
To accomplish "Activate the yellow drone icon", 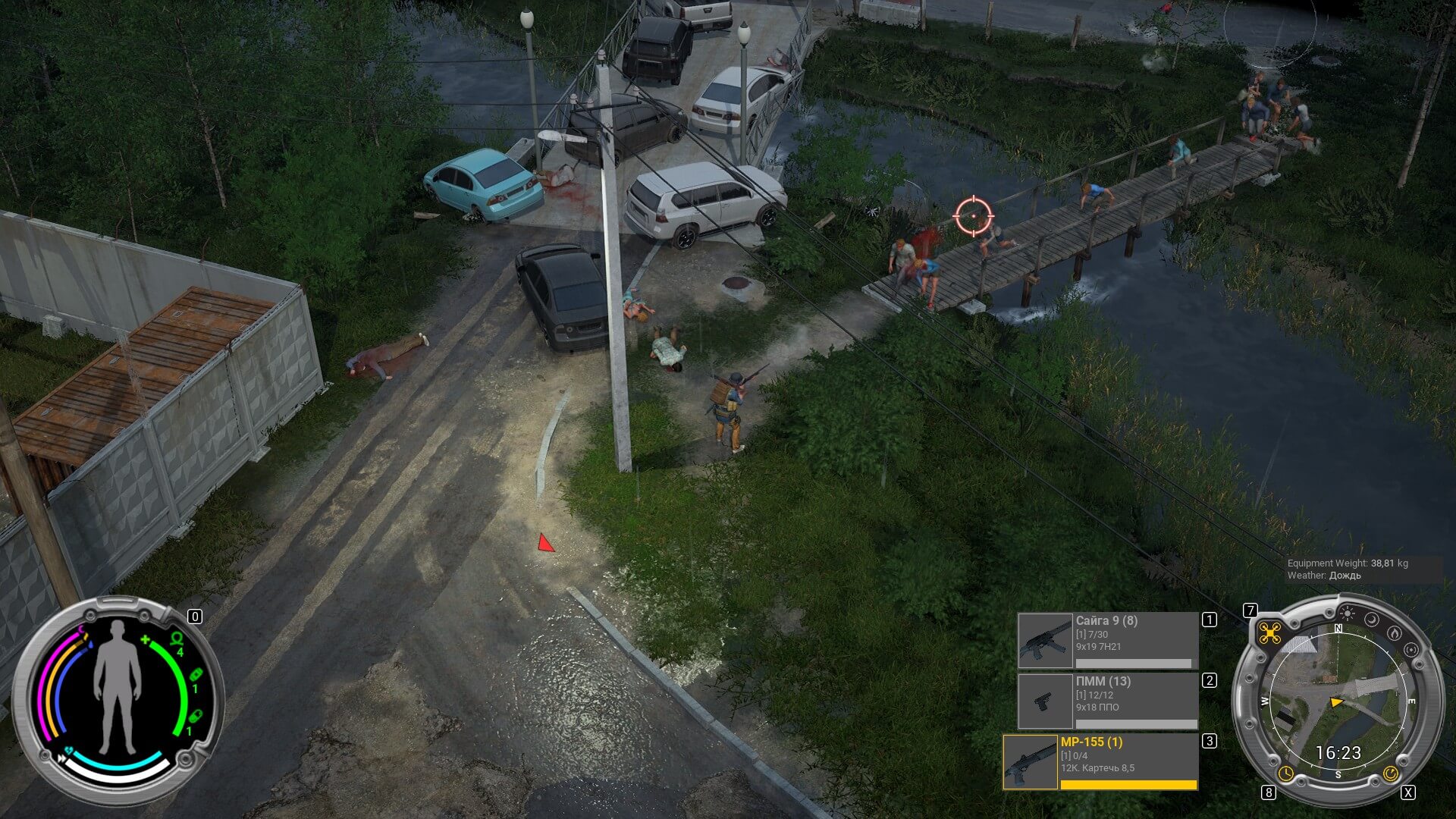I will coord(1269,632).
